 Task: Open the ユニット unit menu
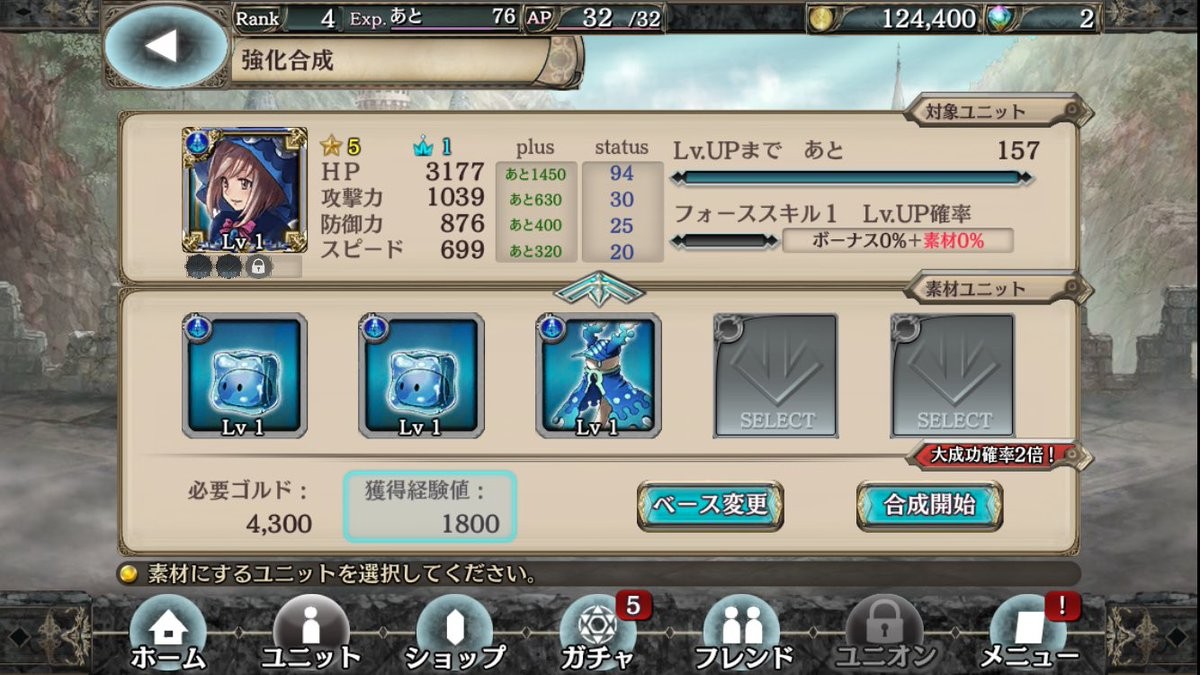point(311,634)
